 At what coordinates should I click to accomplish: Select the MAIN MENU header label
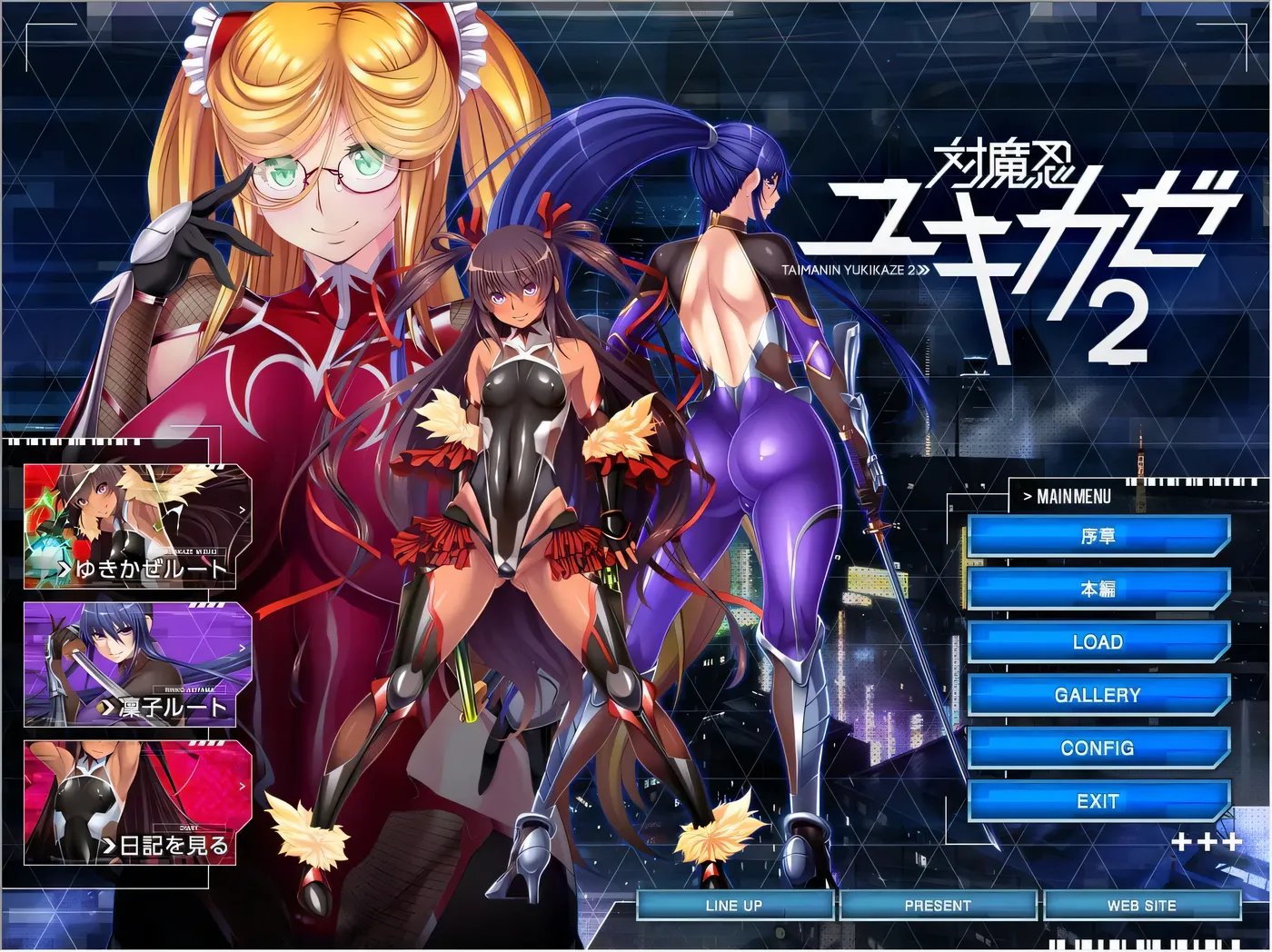click(1068, 497)
